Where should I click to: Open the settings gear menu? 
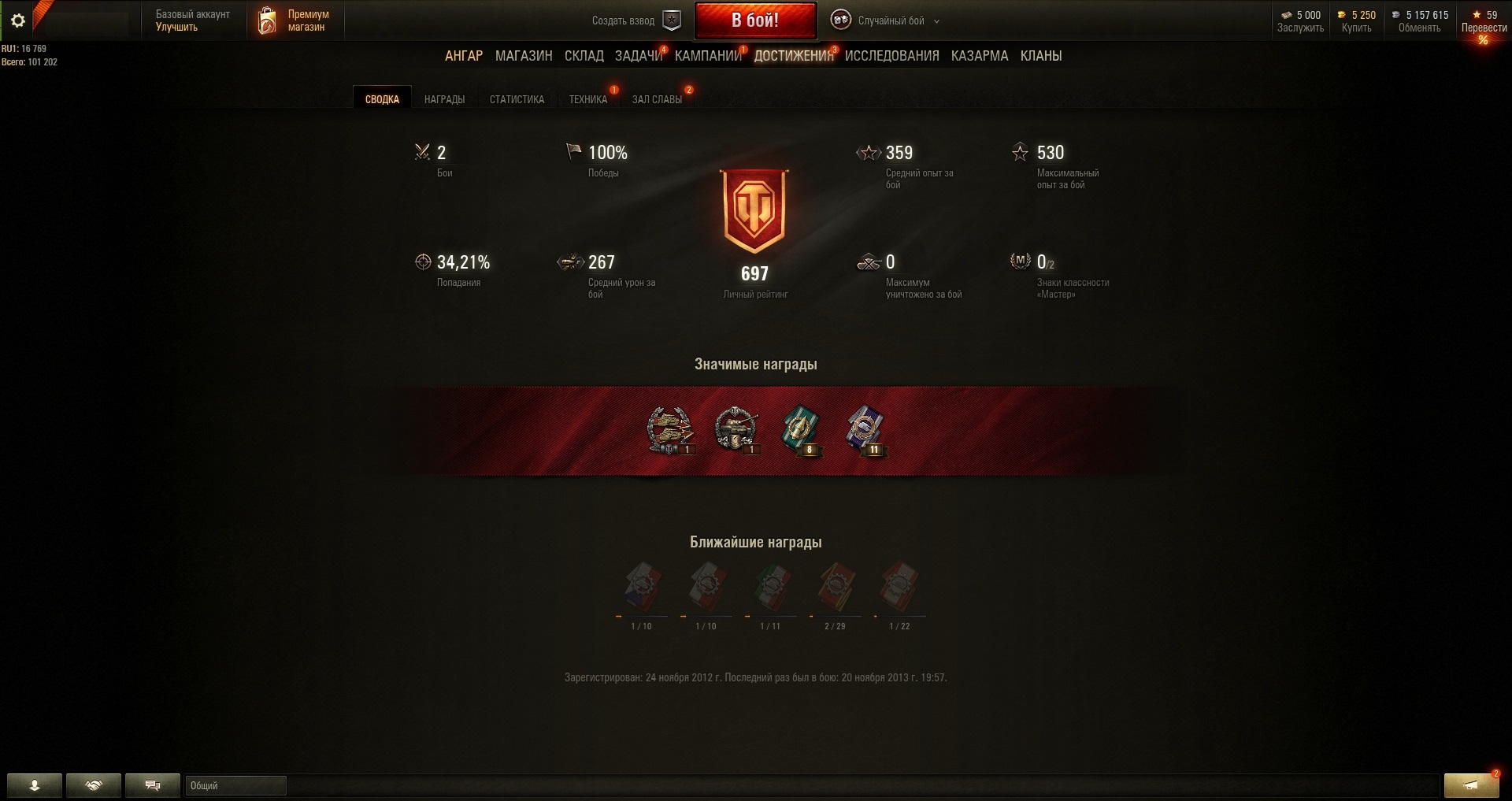pyautogui.click(x=18, y=20)
